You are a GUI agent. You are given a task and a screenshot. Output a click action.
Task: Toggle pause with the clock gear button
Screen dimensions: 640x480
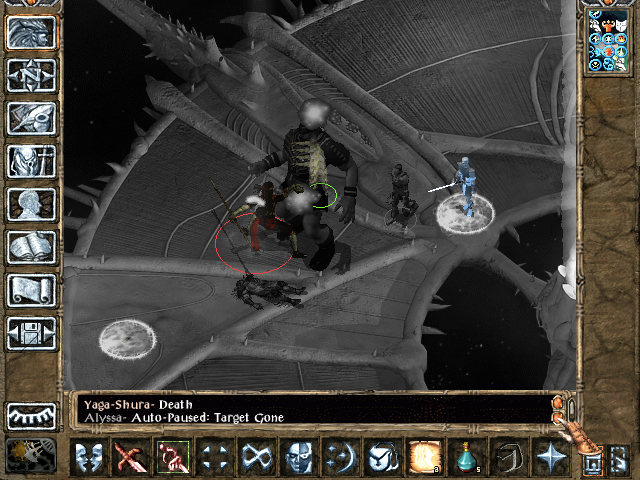tap(31, 456)
